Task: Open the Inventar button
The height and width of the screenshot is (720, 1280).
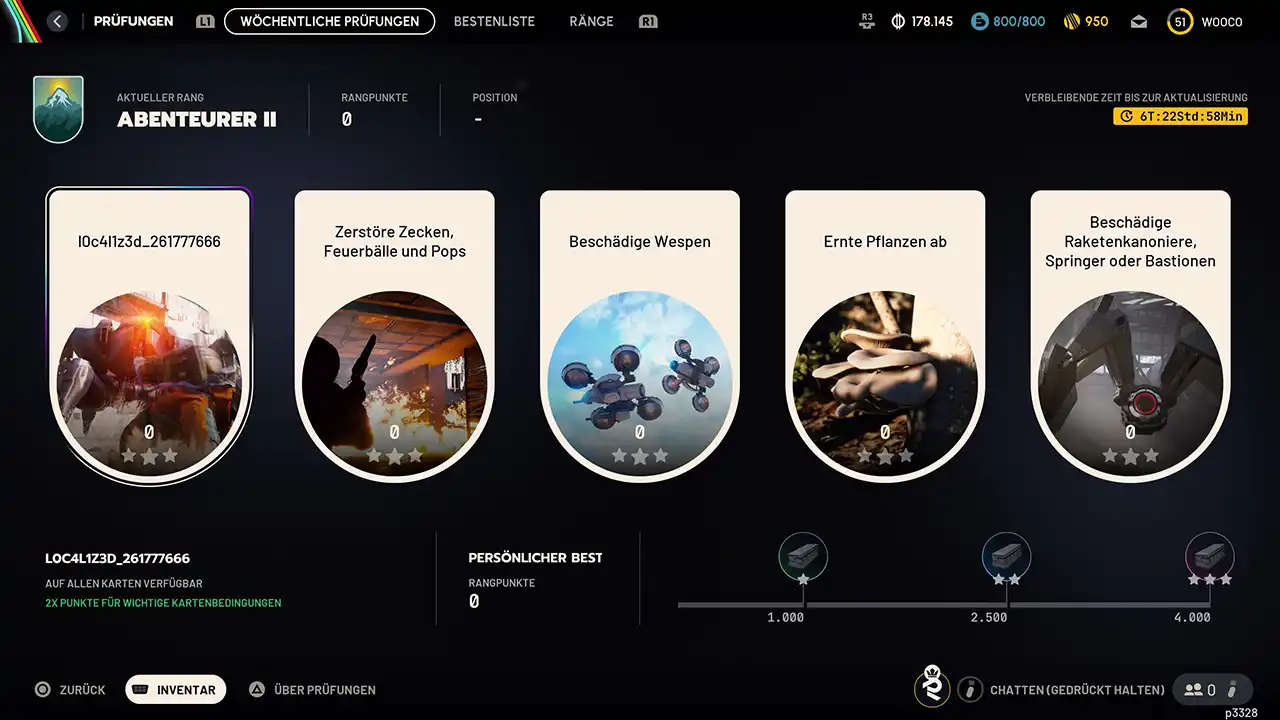Action: [176, 690]
